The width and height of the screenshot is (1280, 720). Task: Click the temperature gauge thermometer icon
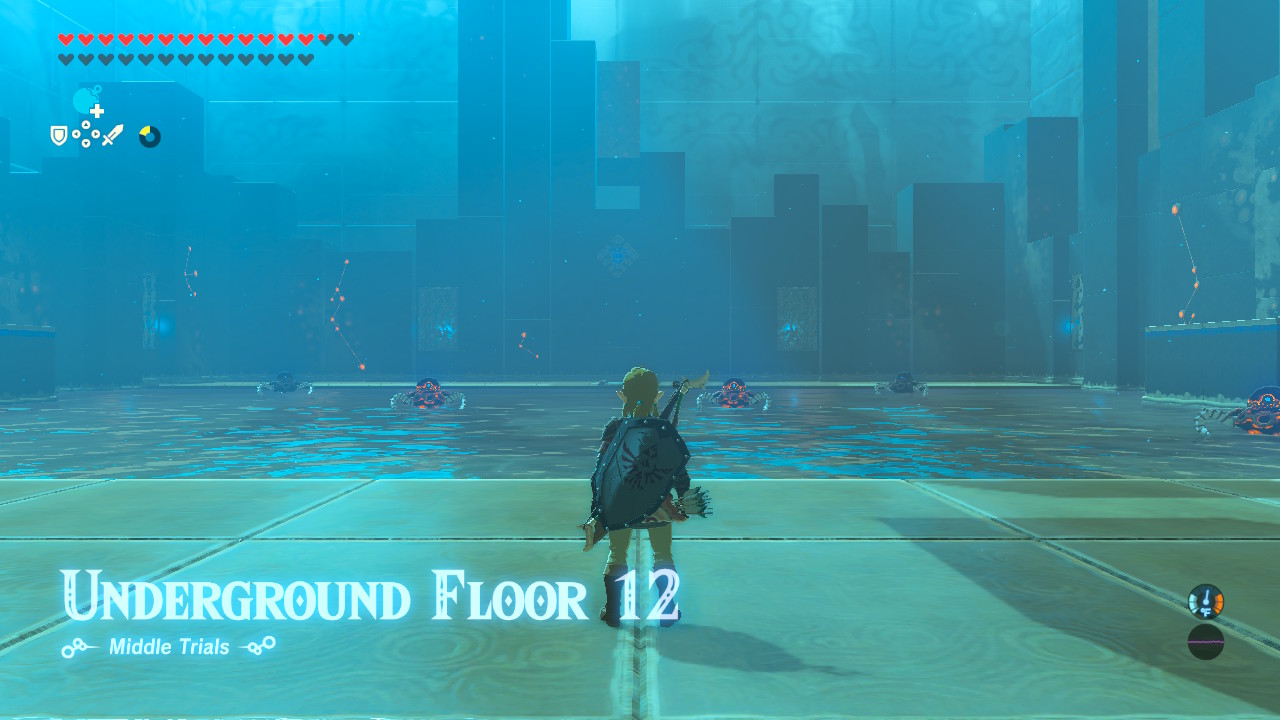pos(1207,601)
